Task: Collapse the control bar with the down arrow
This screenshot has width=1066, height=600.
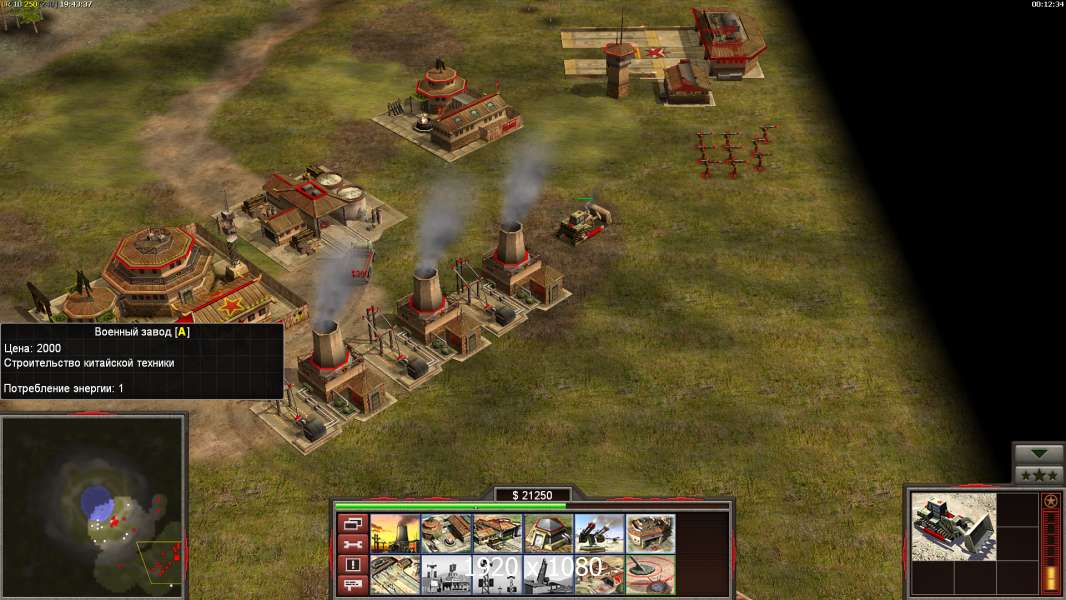Action: pyautogui.click(x=1039, y=454)
